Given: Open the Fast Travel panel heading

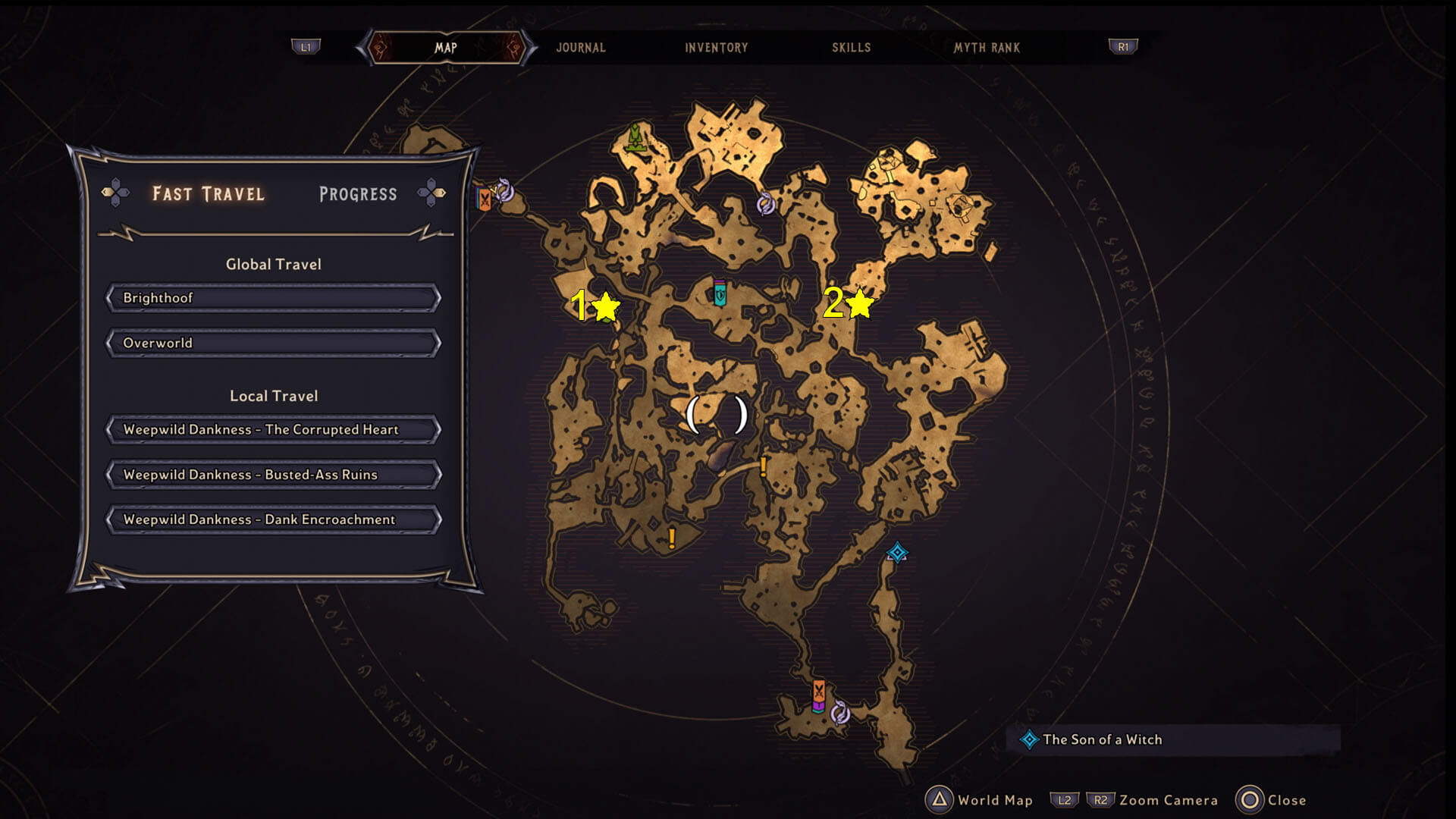Looking at the screenshot, I should click(x=209, y=194).
